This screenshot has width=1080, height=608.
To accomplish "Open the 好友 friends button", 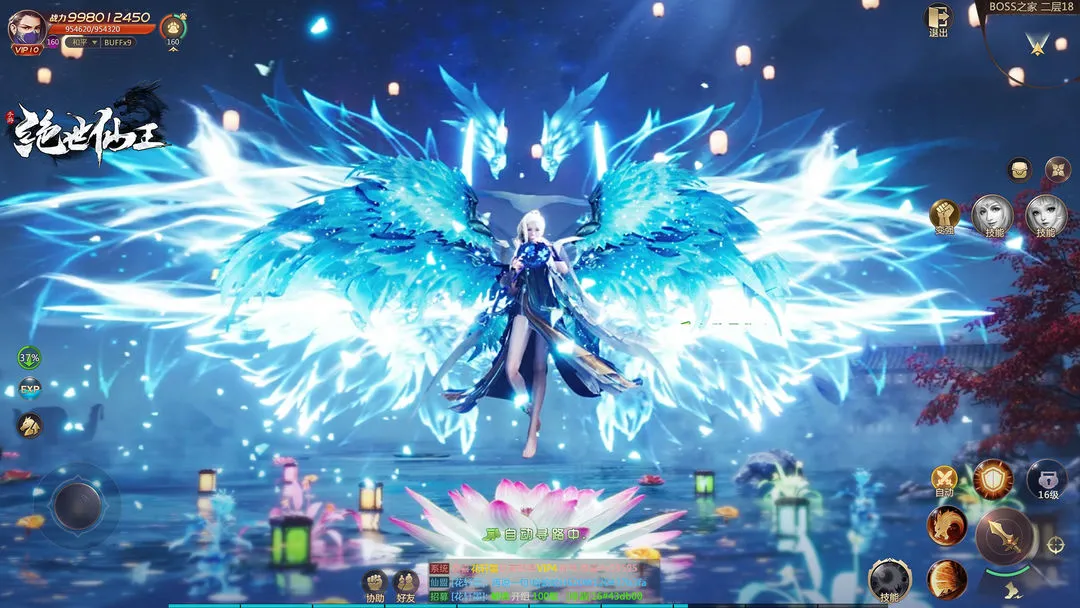I will [405, 584].
